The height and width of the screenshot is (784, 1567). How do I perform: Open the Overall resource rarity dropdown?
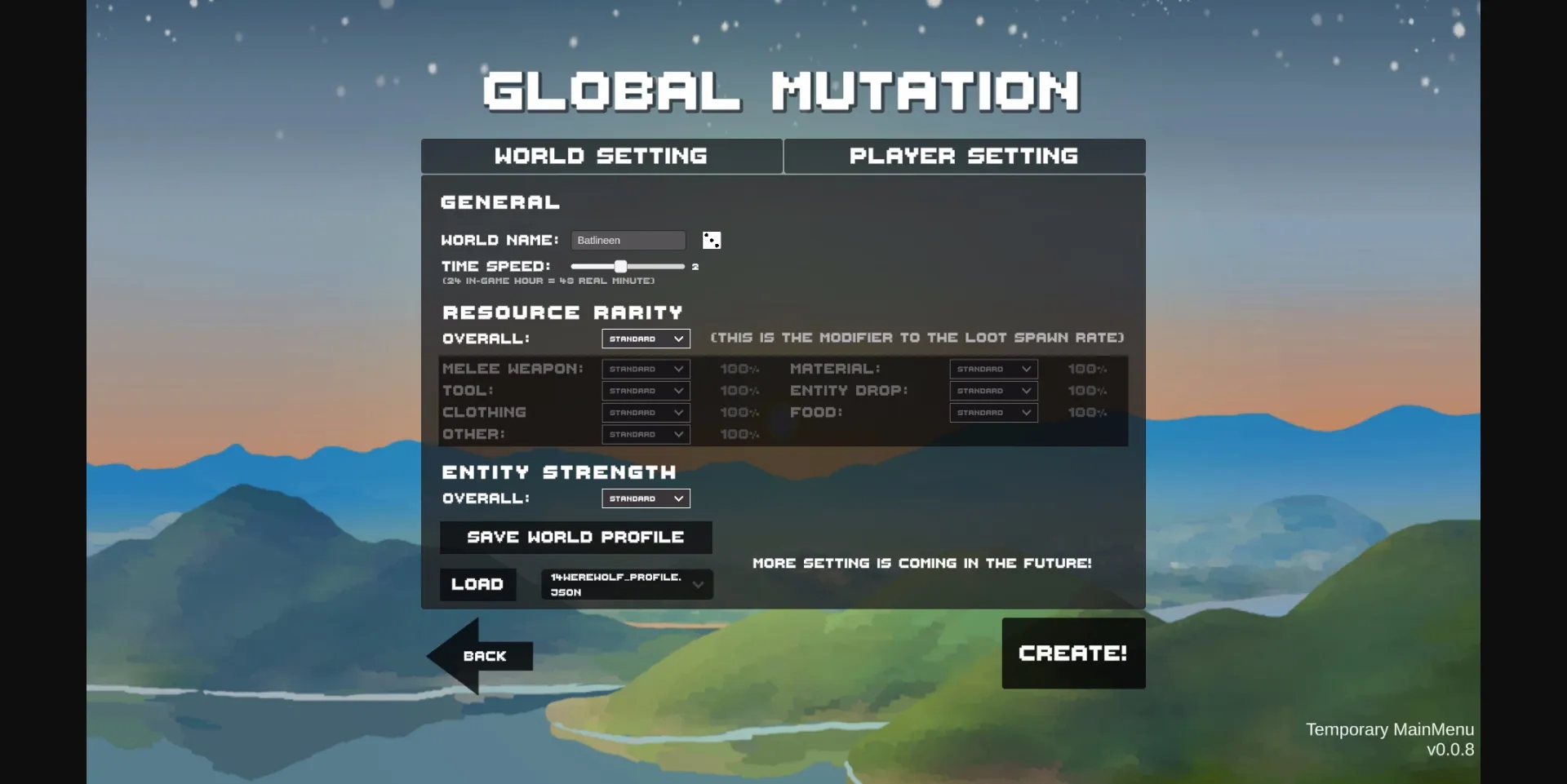point(645,338)
